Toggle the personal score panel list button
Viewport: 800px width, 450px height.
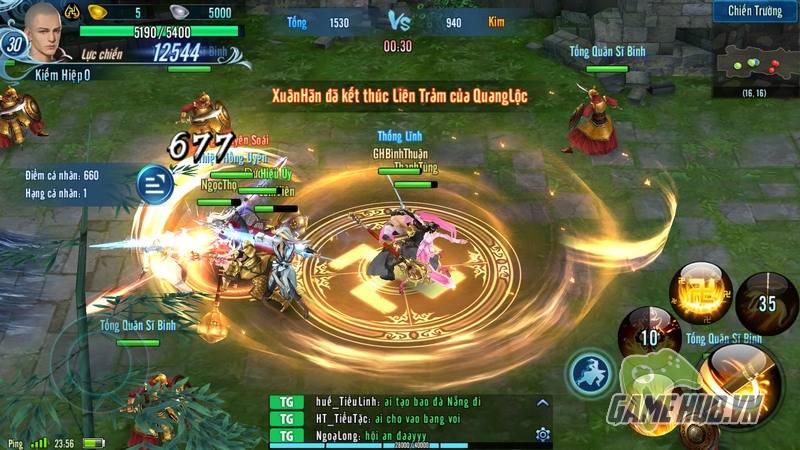[x=153, y=181]
